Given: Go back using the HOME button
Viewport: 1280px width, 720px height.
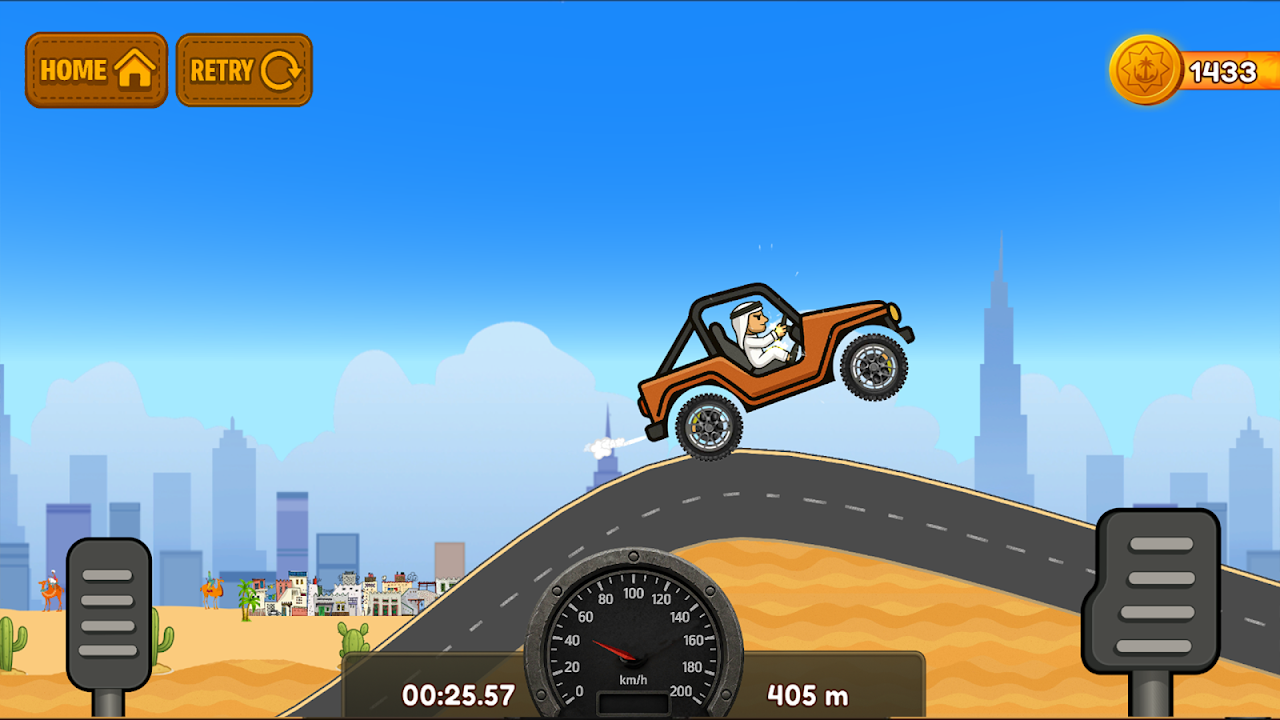Looking at the screenshot, I should (96, 70).
